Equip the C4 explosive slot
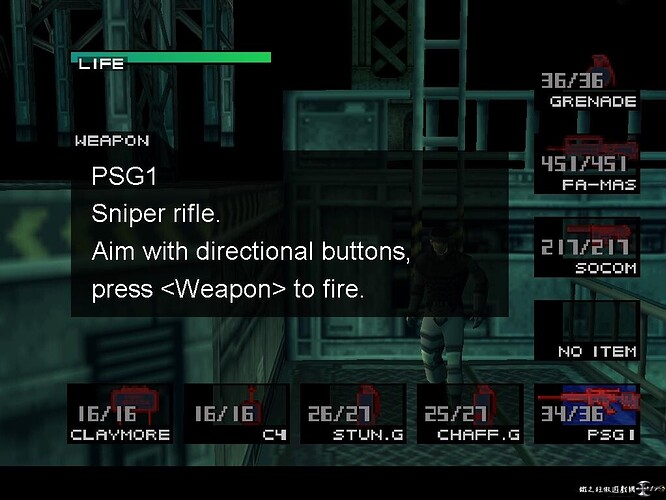The image size is (666, 500). tap(236, 414)
